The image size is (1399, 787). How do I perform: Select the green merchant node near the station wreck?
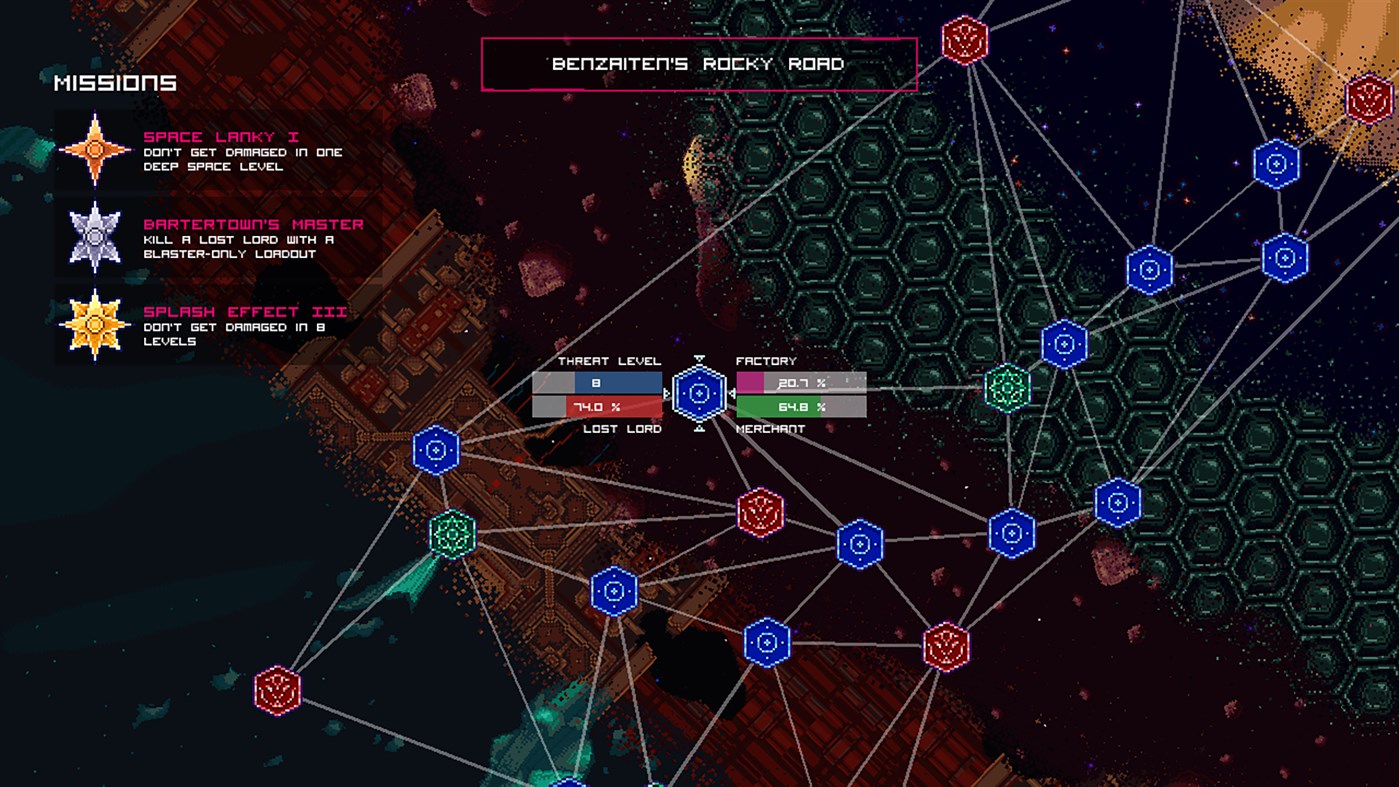(455, 534)
